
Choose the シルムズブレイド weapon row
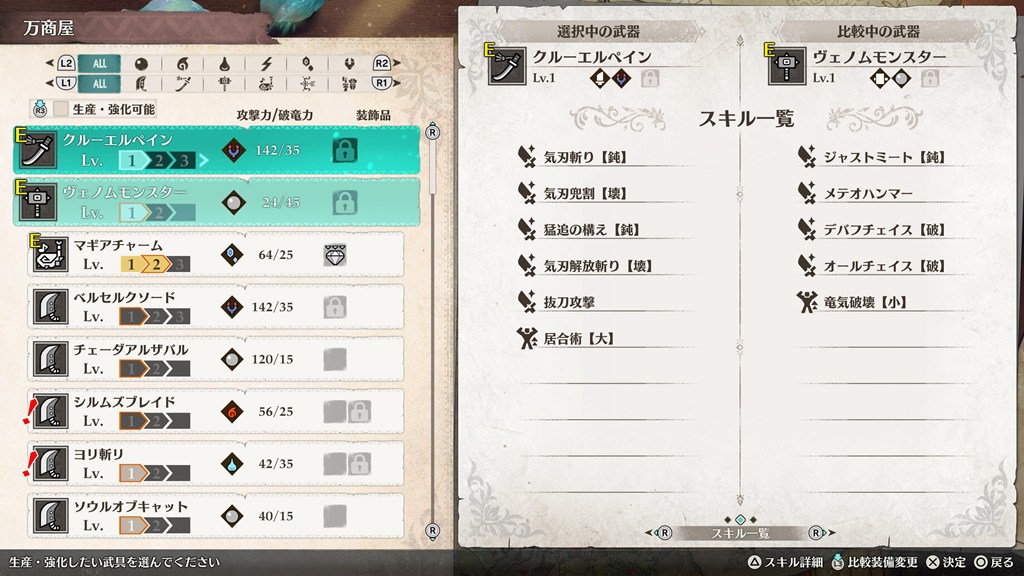(216, 411)
